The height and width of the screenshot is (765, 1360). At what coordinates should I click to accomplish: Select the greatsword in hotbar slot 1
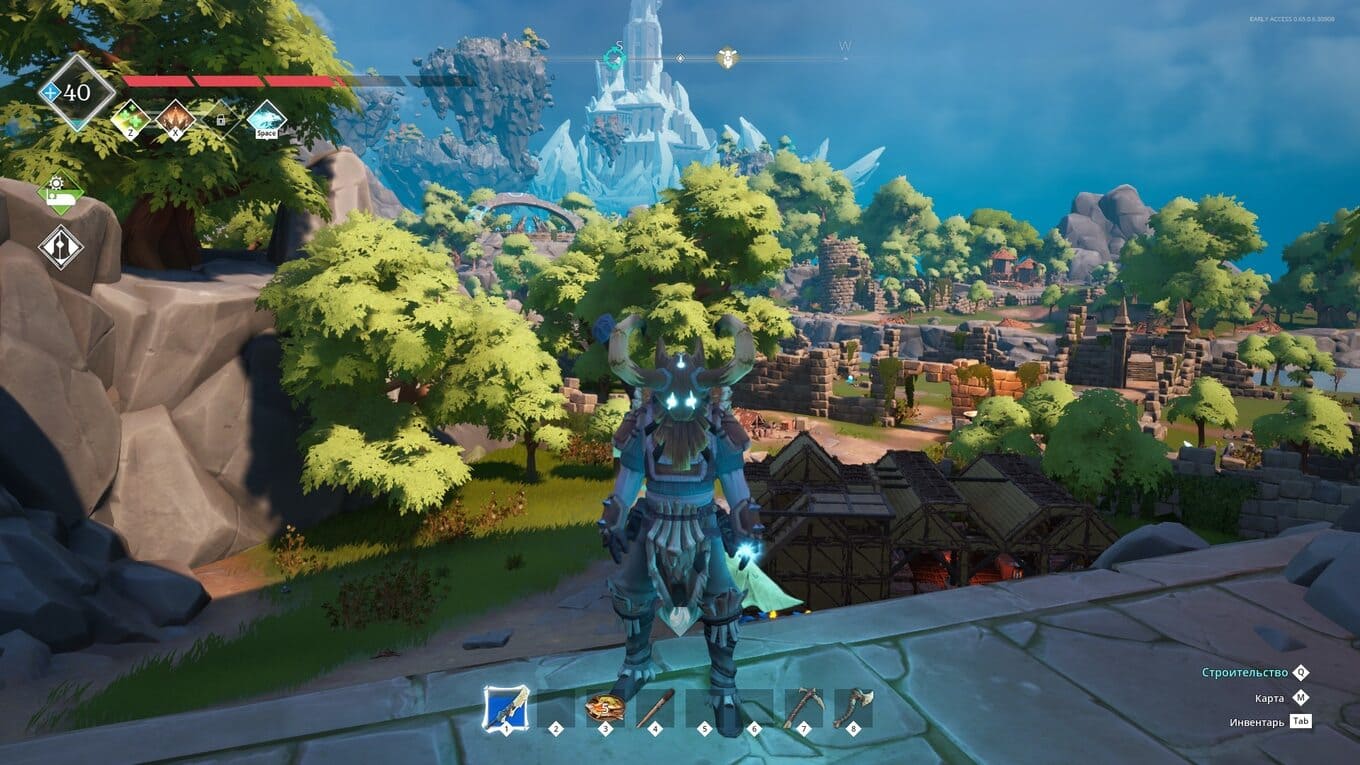point(506,708)
